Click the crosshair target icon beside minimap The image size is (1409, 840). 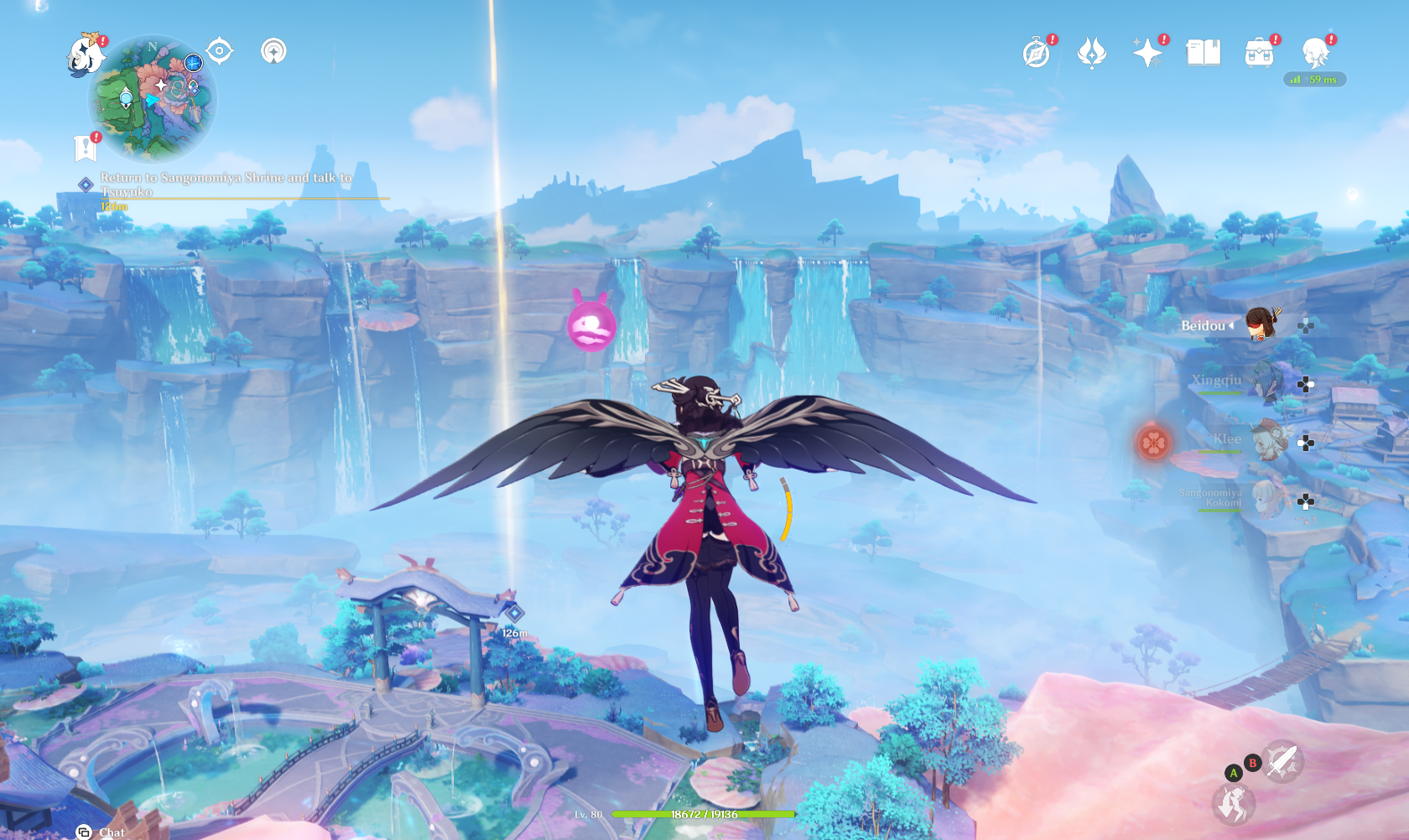(x=220, y=51)
